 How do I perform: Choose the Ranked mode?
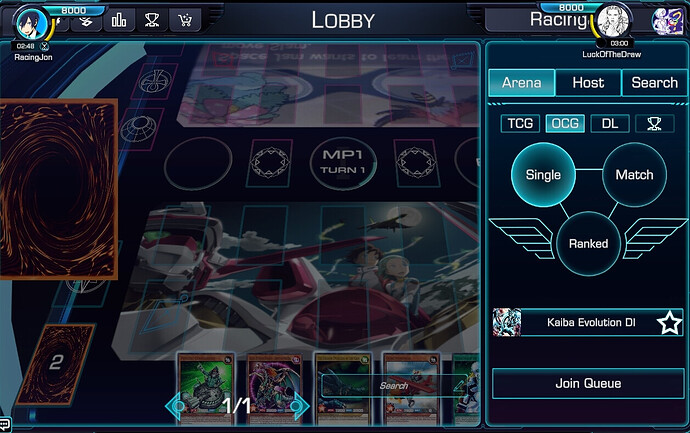coord(588,243)
